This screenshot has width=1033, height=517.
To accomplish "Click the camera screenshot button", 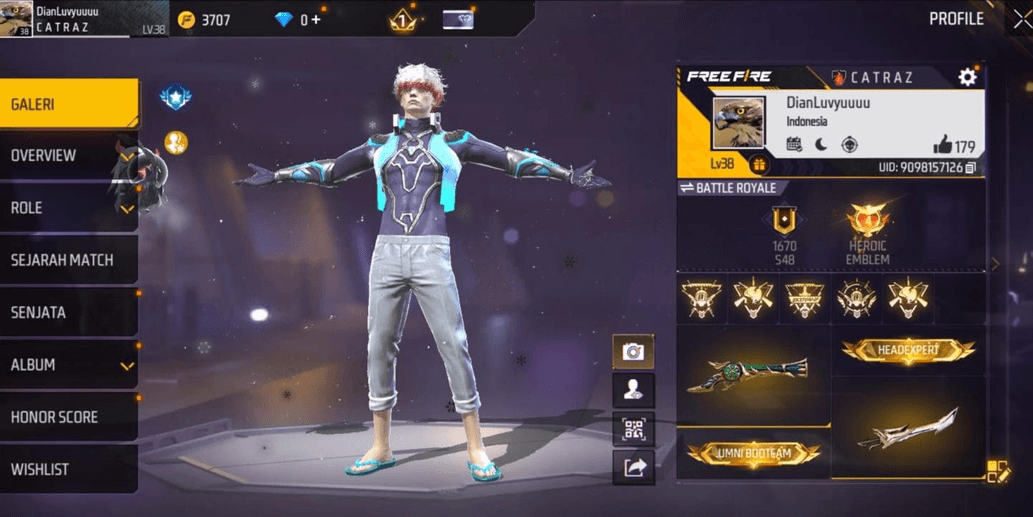I will click(x=633, y=352).
